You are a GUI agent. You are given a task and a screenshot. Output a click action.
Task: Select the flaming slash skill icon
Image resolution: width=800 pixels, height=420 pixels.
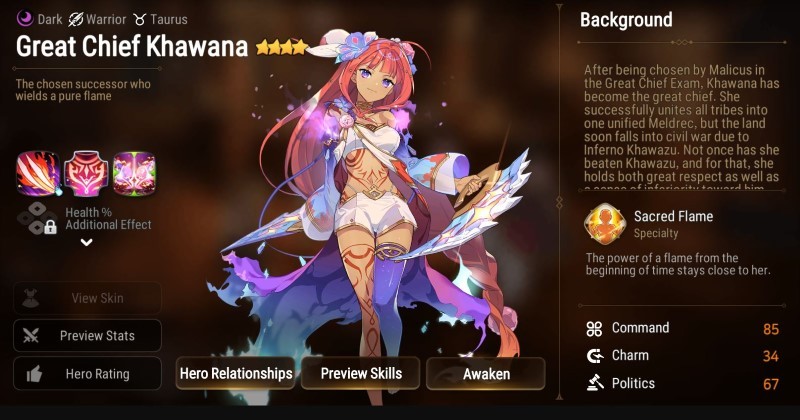point(38,173)
